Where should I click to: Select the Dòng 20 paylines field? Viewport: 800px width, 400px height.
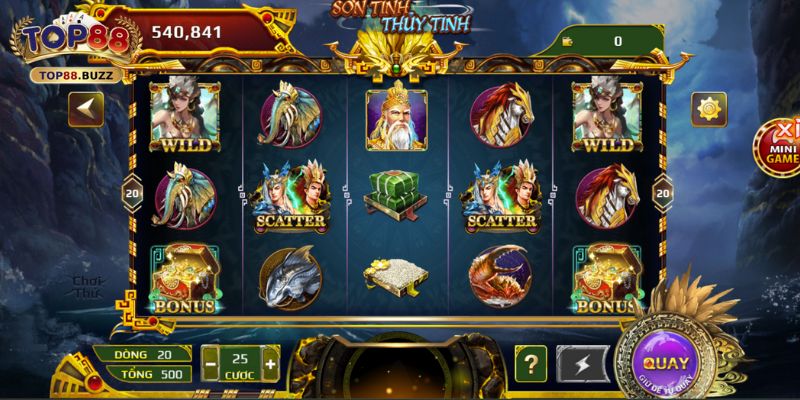pyautogui.click(x=139, y=354)
